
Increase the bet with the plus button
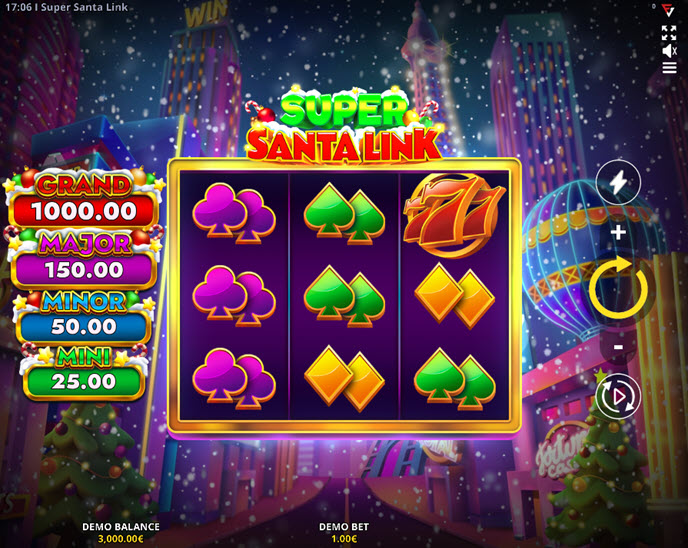(618, 233)
